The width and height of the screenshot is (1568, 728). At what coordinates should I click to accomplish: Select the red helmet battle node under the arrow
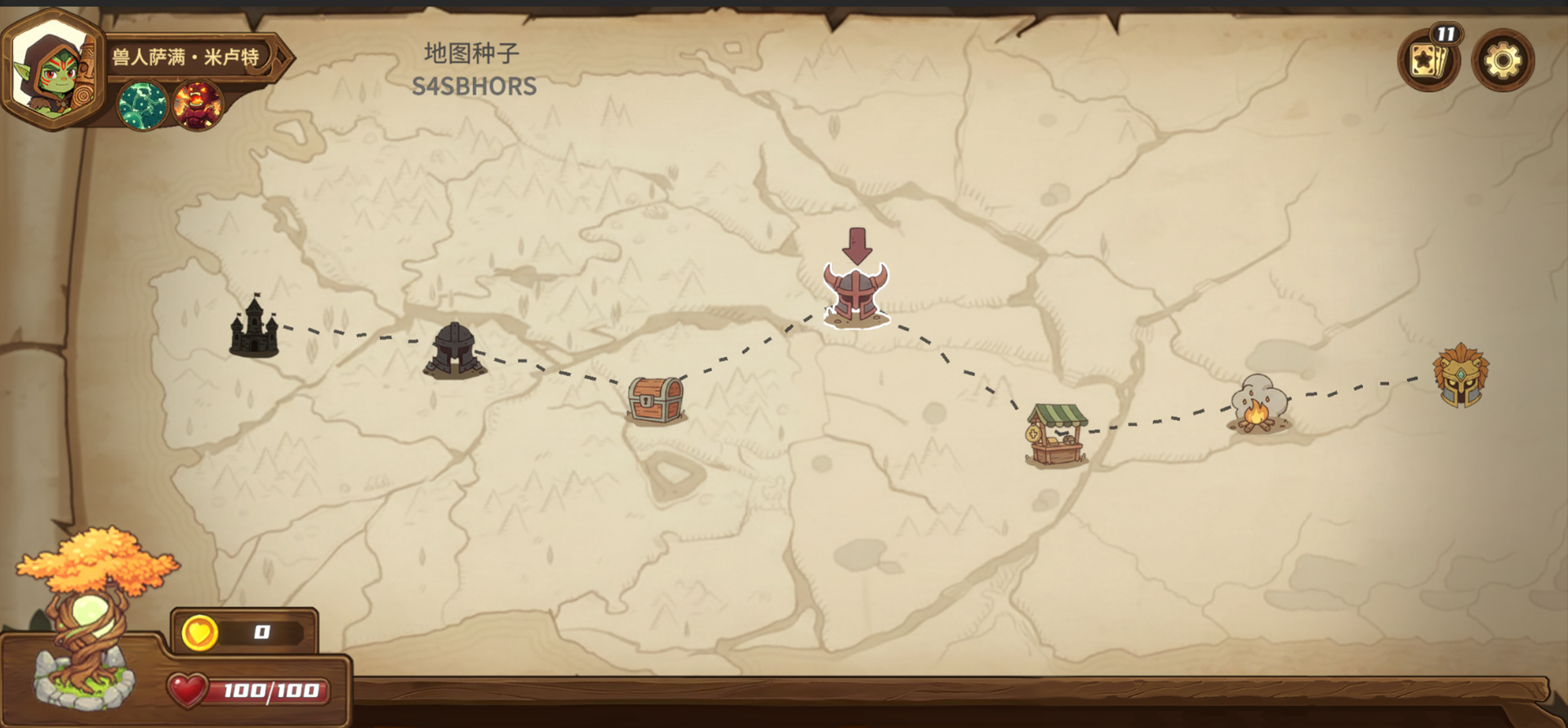point(856,294)
